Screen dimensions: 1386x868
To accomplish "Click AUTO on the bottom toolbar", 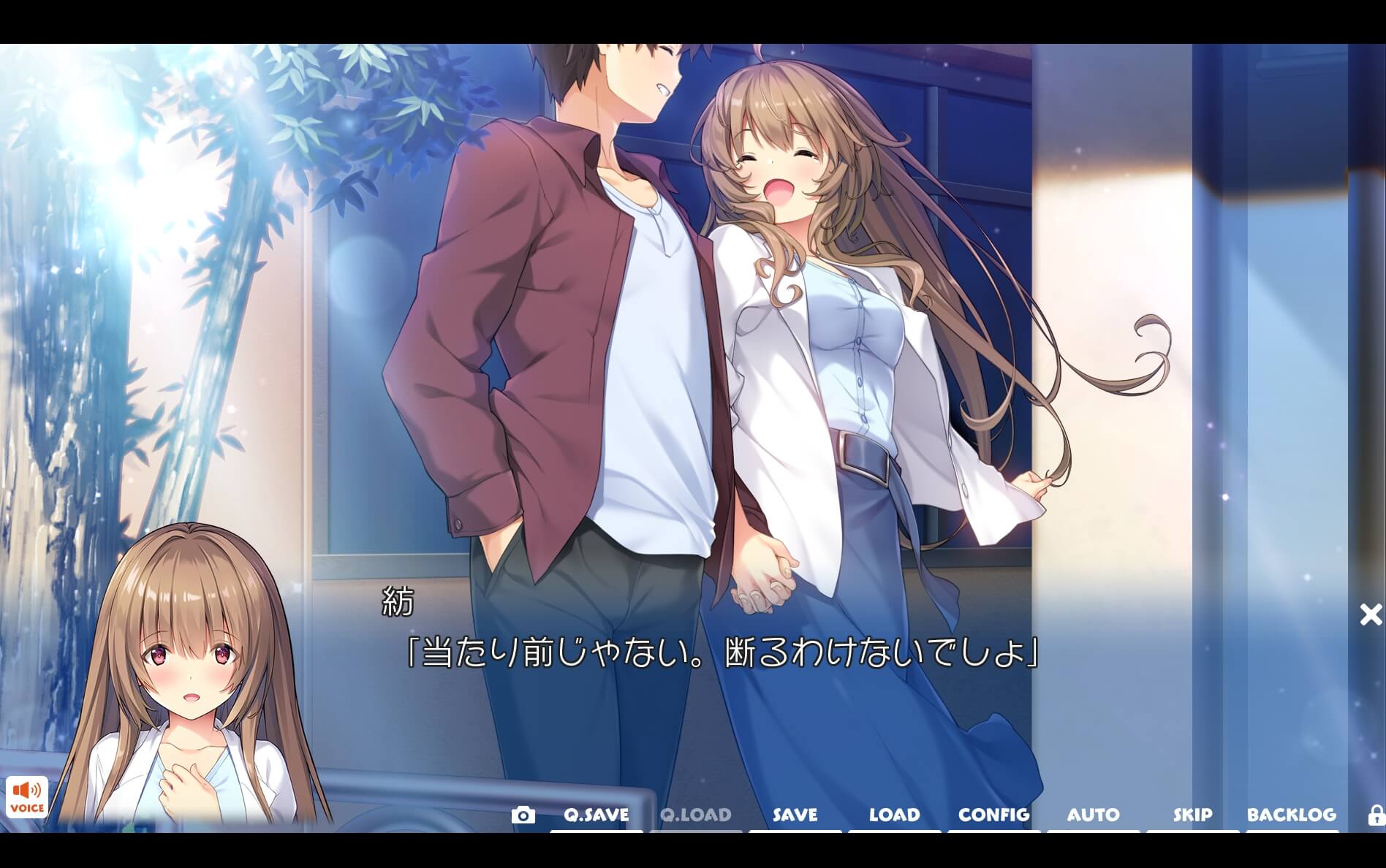I will [1094, 815].
